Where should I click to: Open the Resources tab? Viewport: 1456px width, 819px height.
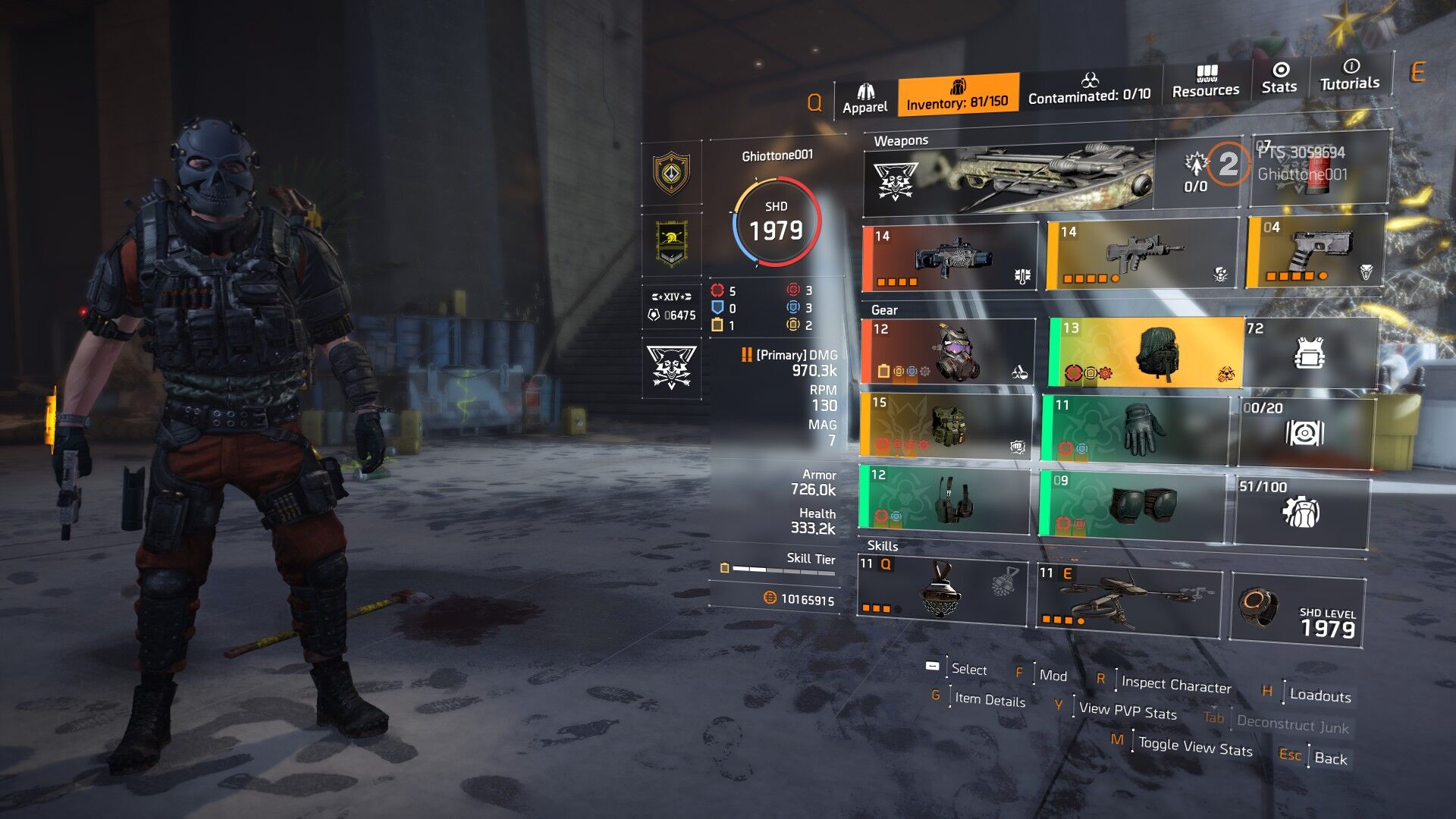[1206, 83]
